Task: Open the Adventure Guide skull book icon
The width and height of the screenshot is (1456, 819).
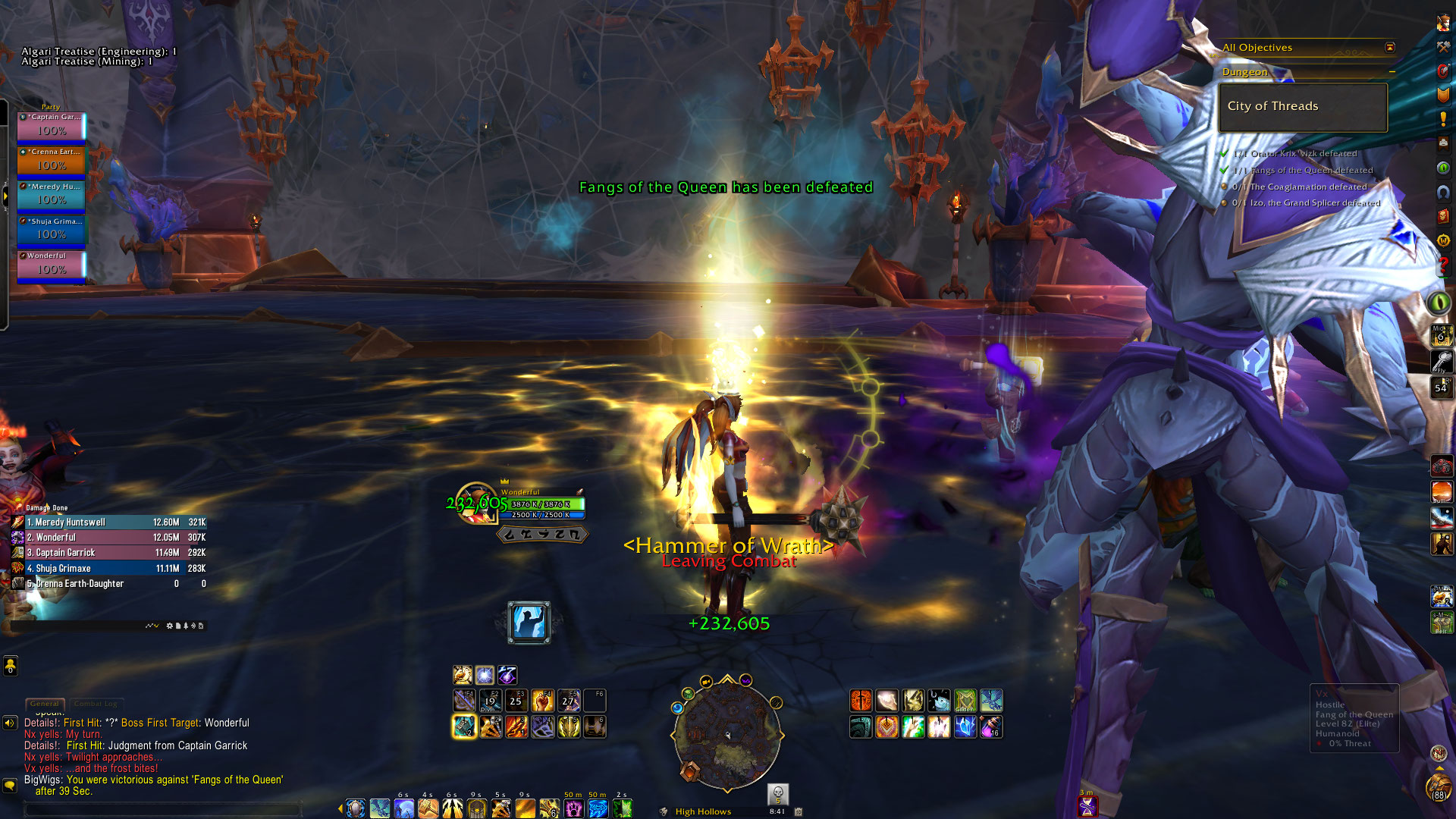Action: [1443, 217]
